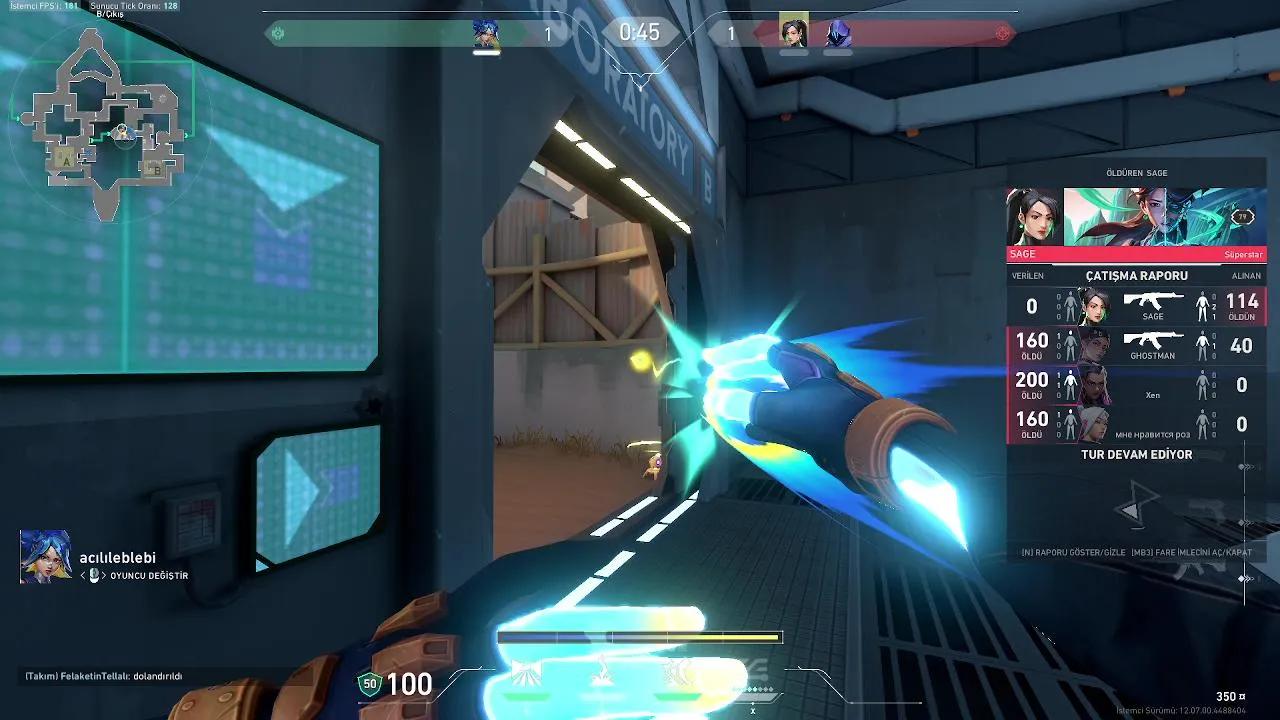Screen dimensions: 1280x720
Task: Click the FelaketinTellalı team chat message
Action: coord(104,677)
